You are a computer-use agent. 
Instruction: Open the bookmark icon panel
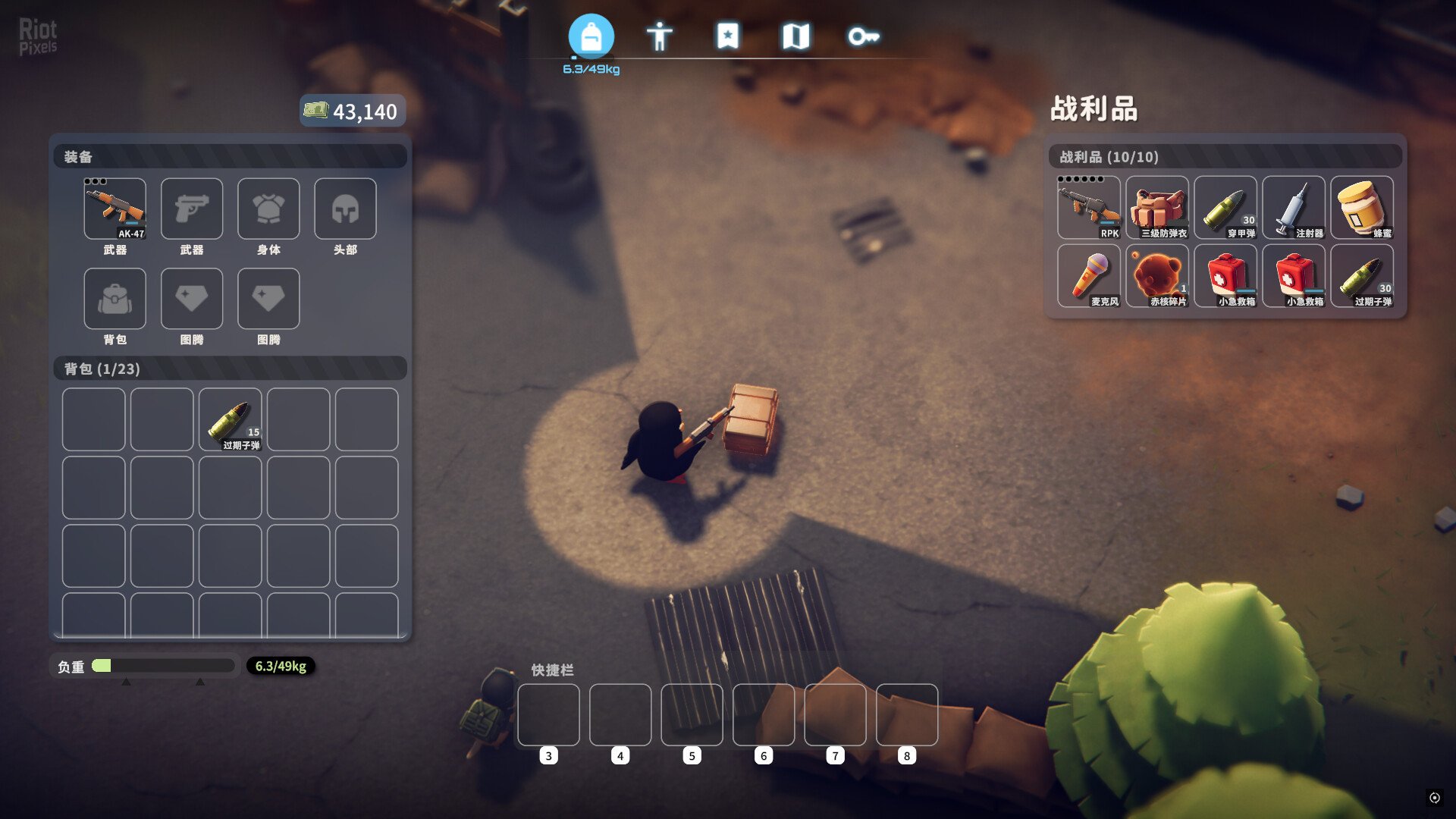coord(728,34)
